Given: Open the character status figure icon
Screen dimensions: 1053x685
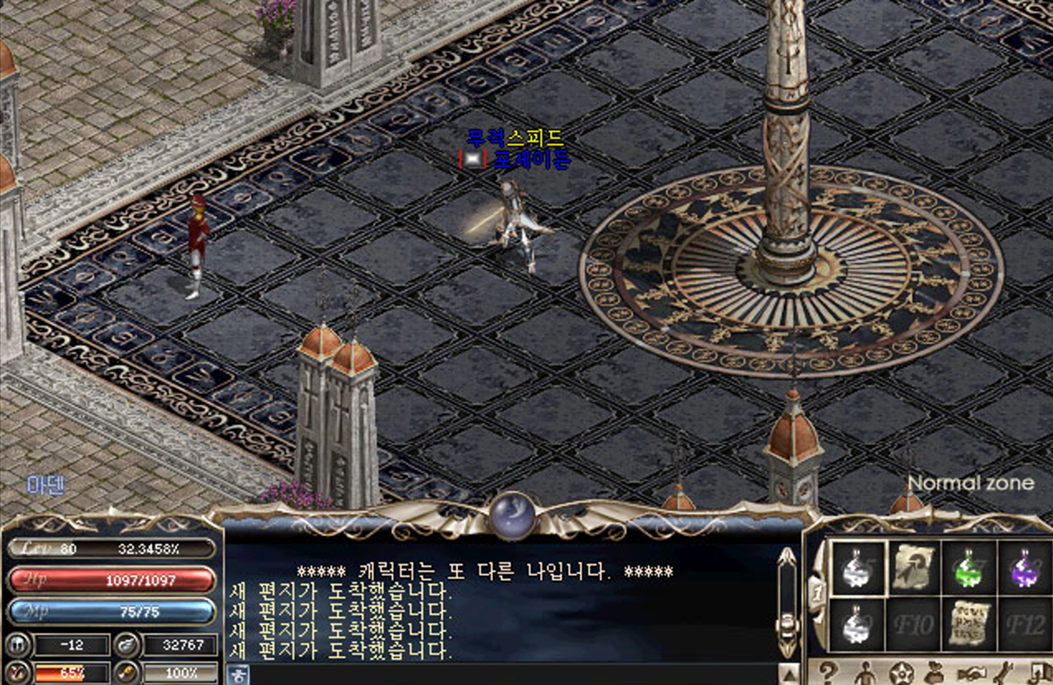Looking at the screenshot, I should 865,672.
